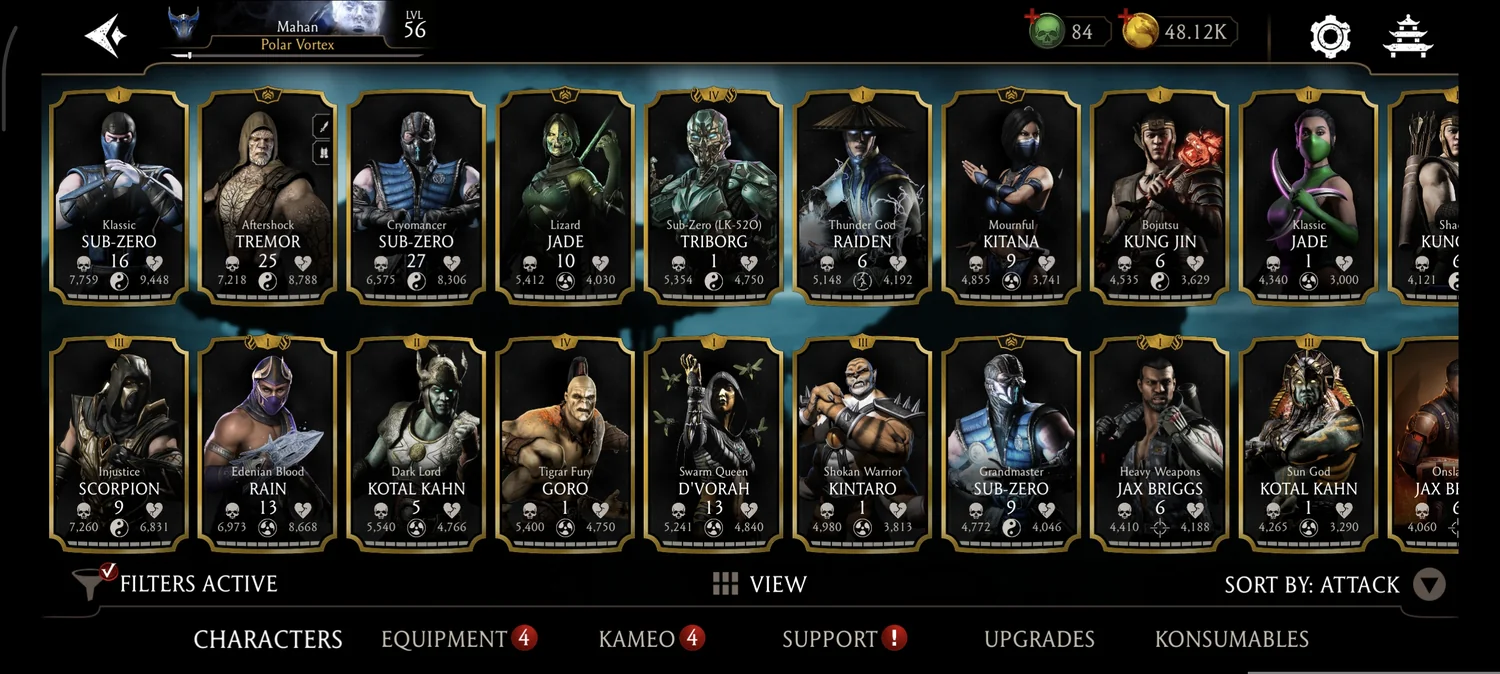1500x674 pixels.
Task: Go back using the arrow button
Action: (105, 36)
